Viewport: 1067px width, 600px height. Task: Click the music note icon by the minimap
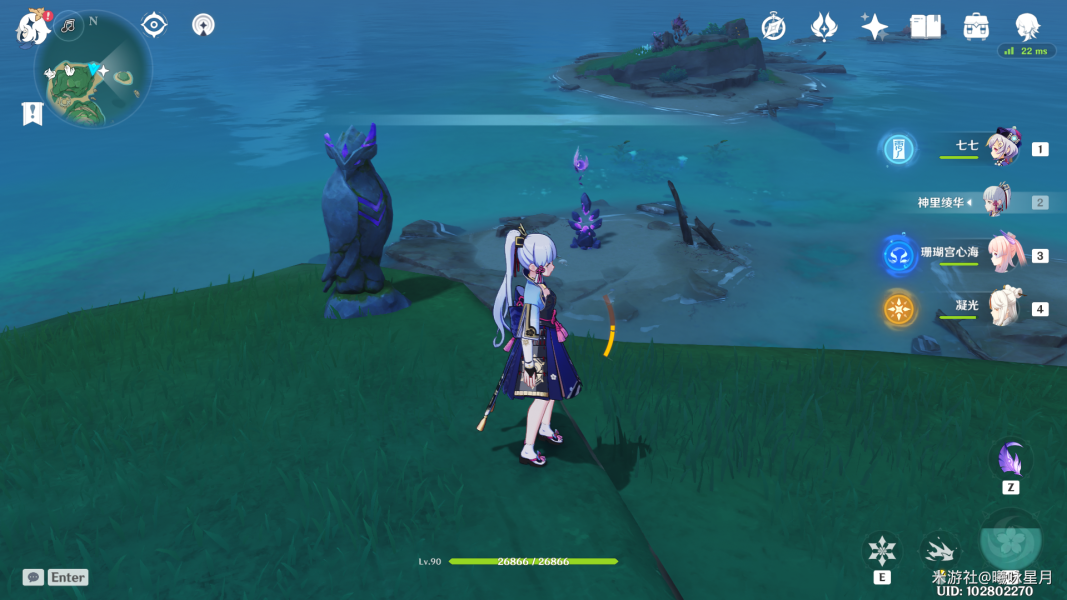tap(69, 25)
